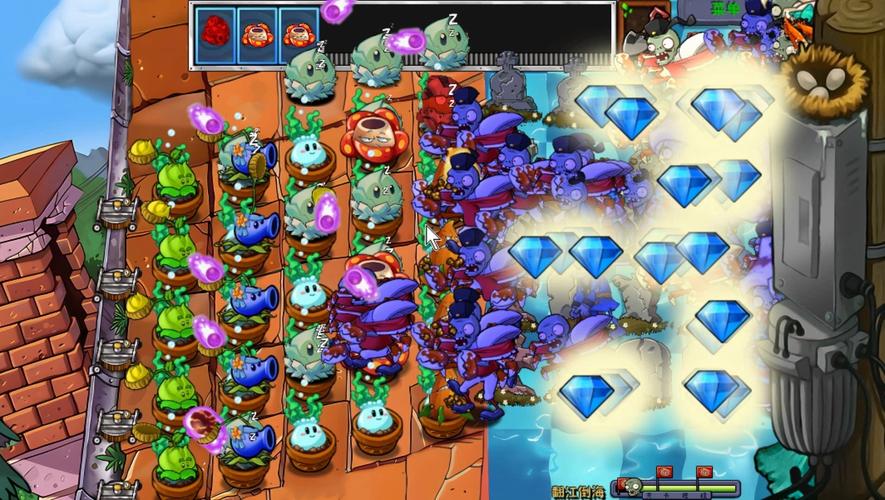Select the red plant seed card
This screenshot has height=500, width=885.
click(x=215, y=32)
